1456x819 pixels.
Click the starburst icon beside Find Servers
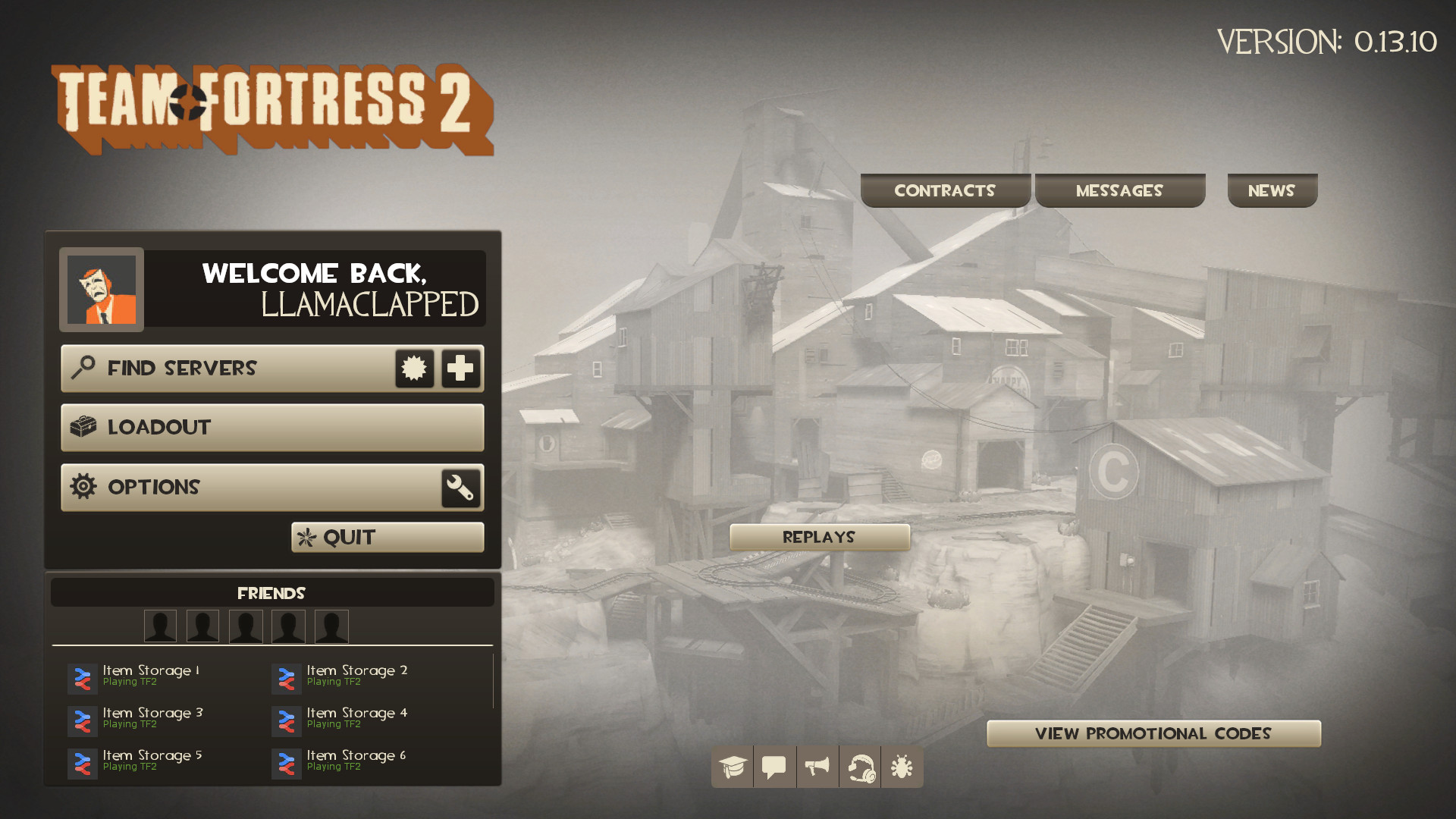(x=414, y=369)
